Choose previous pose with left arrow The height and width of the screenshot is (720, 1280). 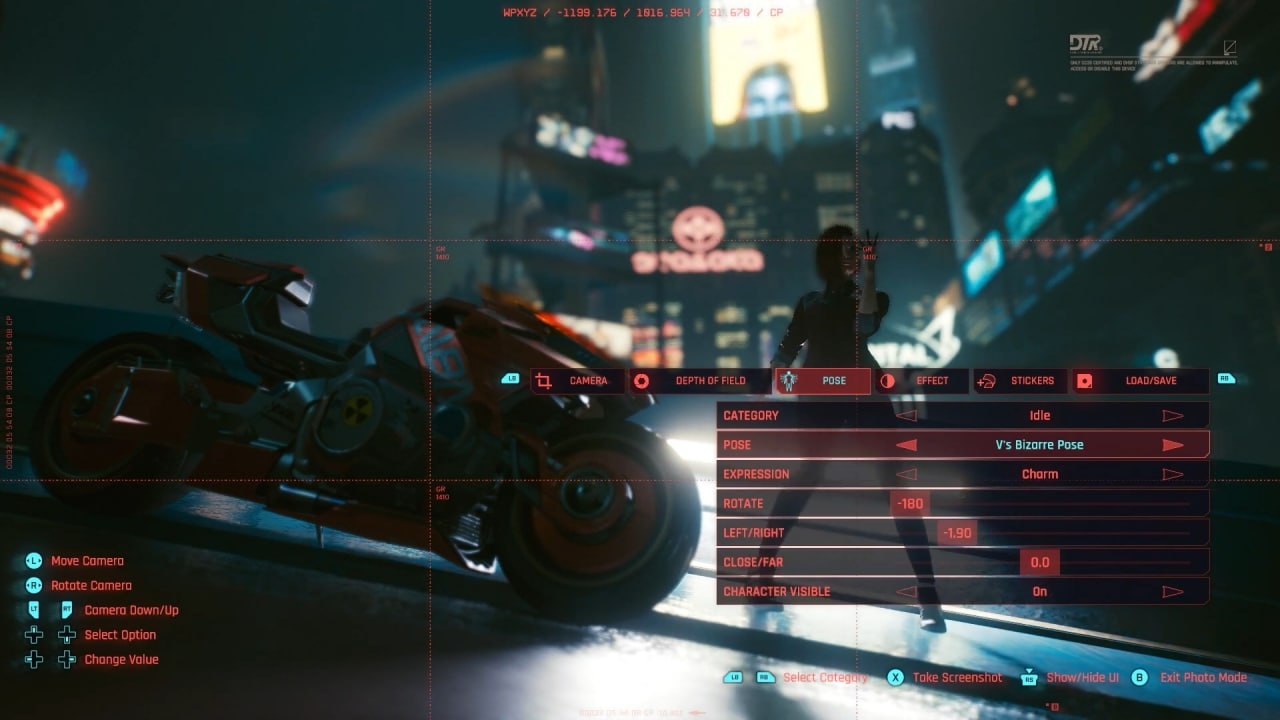click(906, 445)
